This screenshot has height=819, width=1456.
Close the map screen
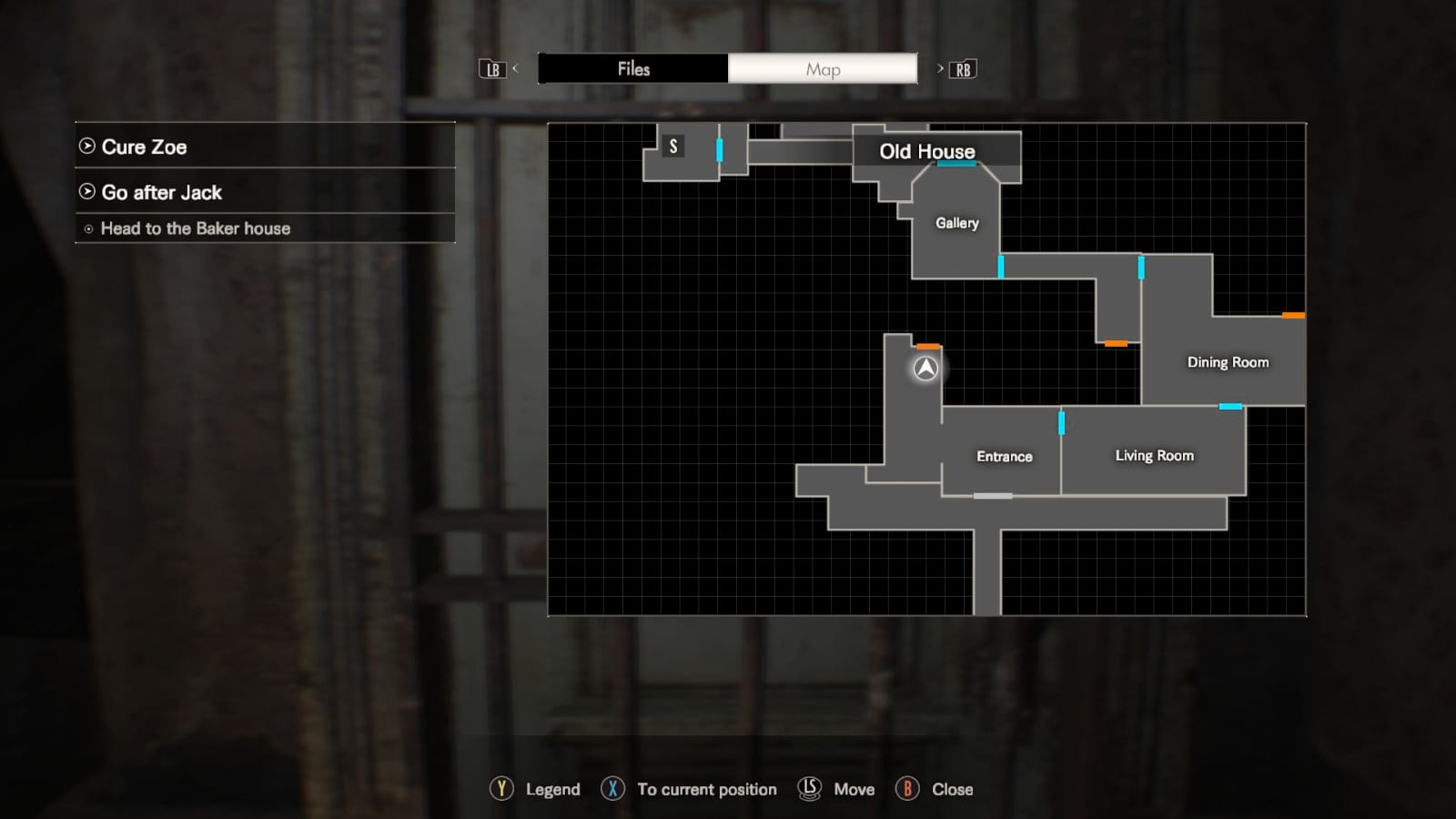coord(952,789)
